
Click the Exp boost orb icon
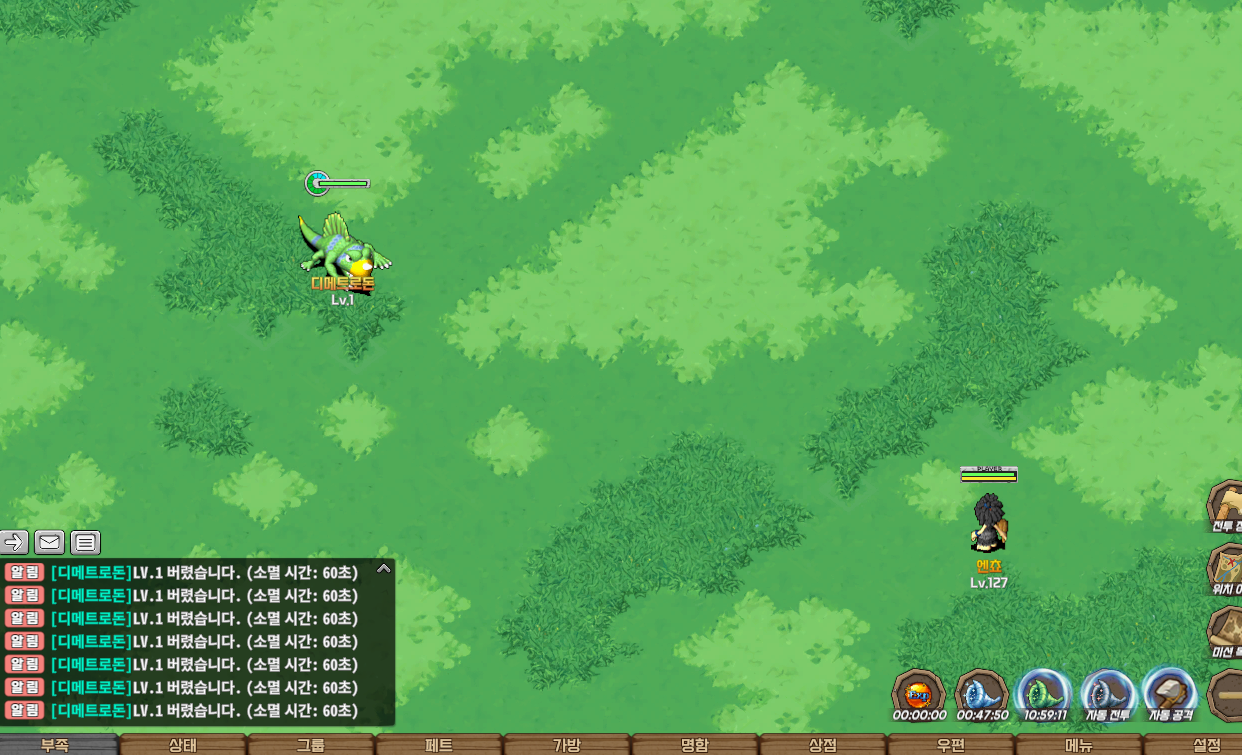(918, 693)
